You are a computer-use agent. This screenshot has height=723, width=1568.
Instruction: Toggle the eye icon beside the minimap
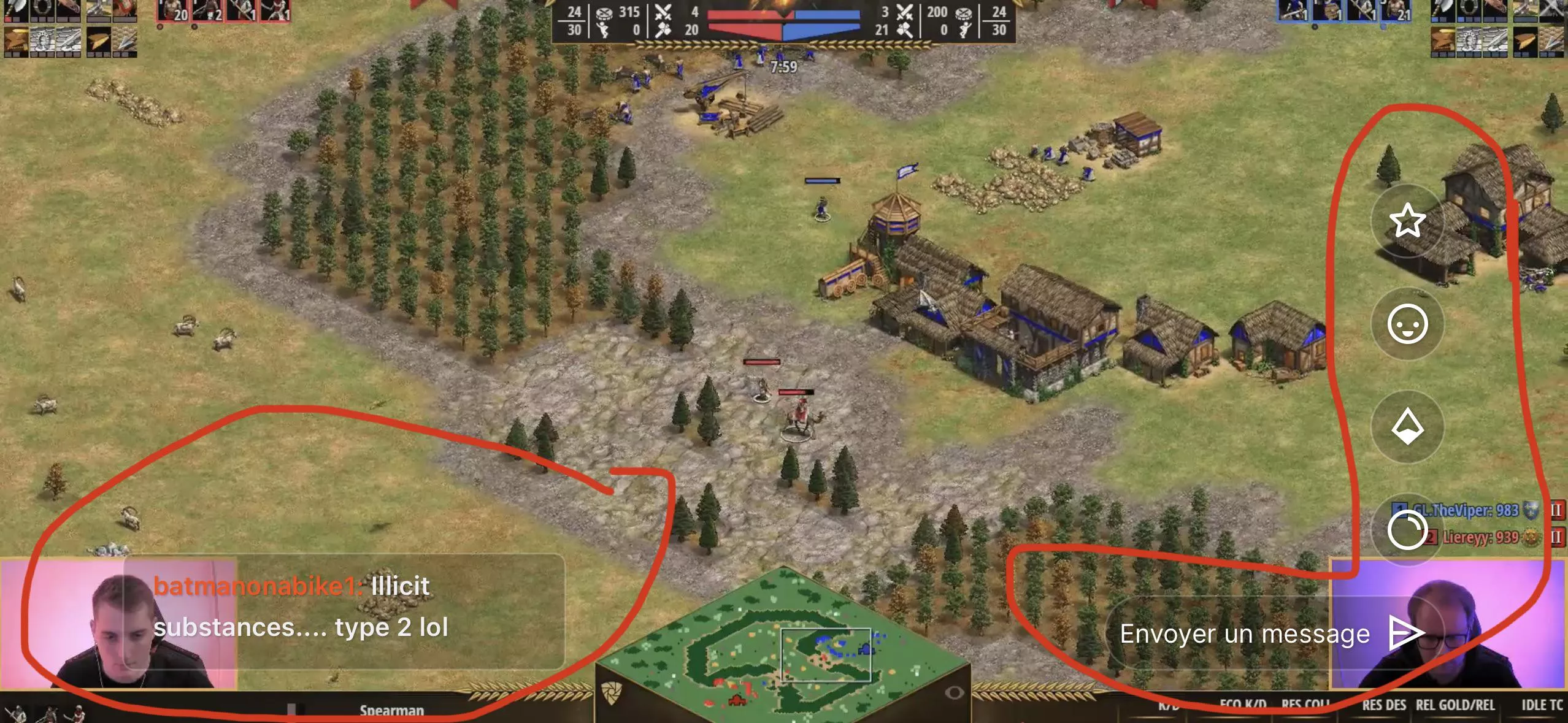pyautogui.click(x=954, y=693)
